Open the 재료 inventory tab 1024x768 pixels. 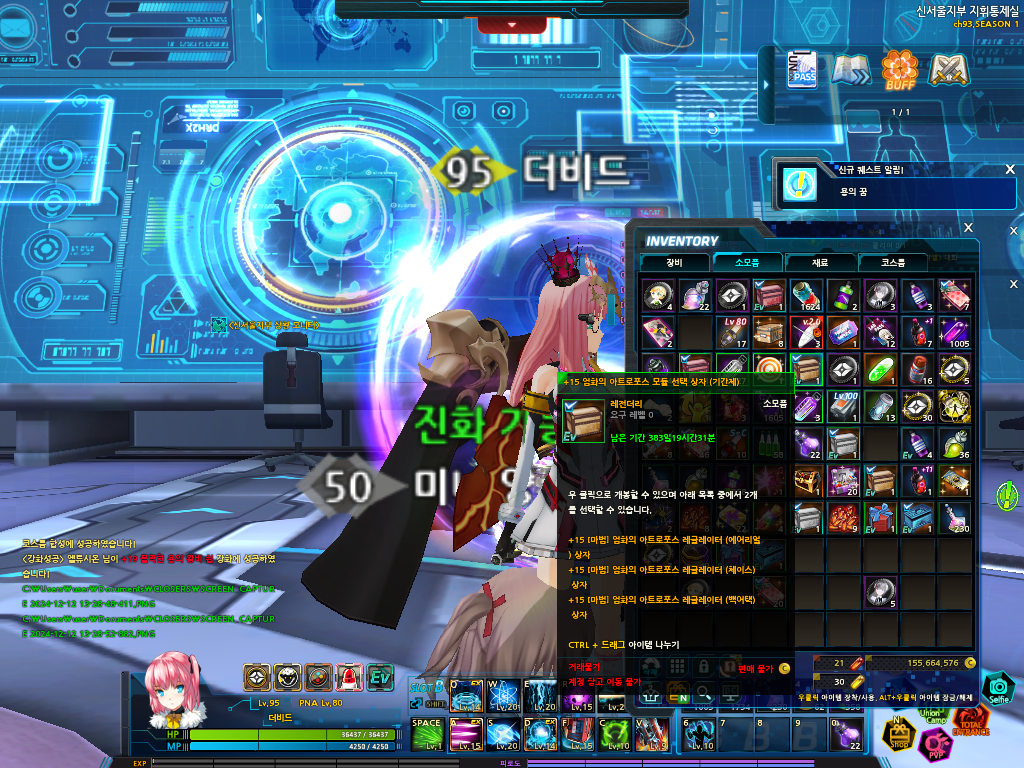(x=819, y=262)
